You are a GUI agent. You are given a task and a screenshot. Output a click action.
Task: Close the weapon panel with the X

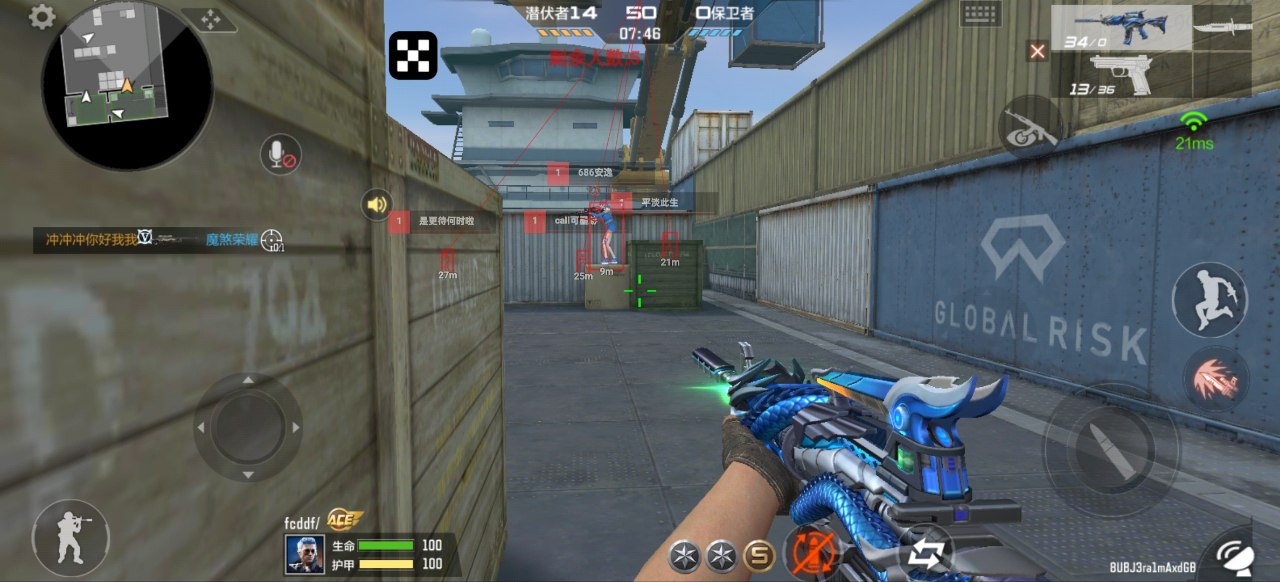[1038, 51]
